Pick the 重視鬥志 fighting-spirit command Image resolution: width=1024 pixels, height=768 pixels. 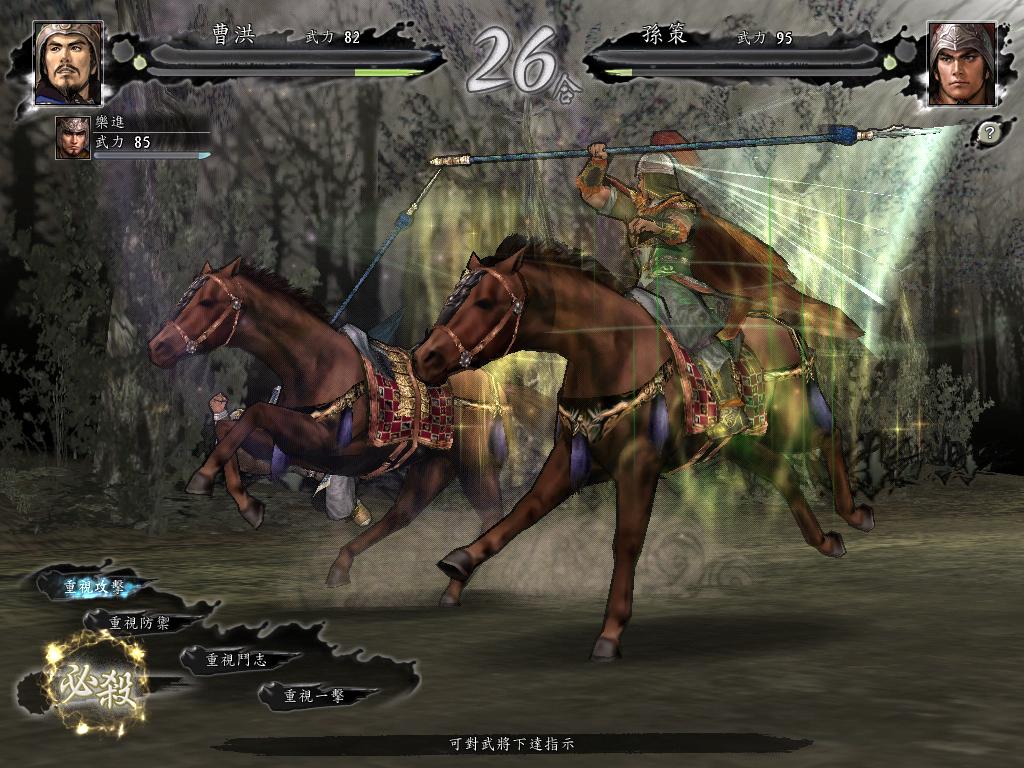point(236,659)
